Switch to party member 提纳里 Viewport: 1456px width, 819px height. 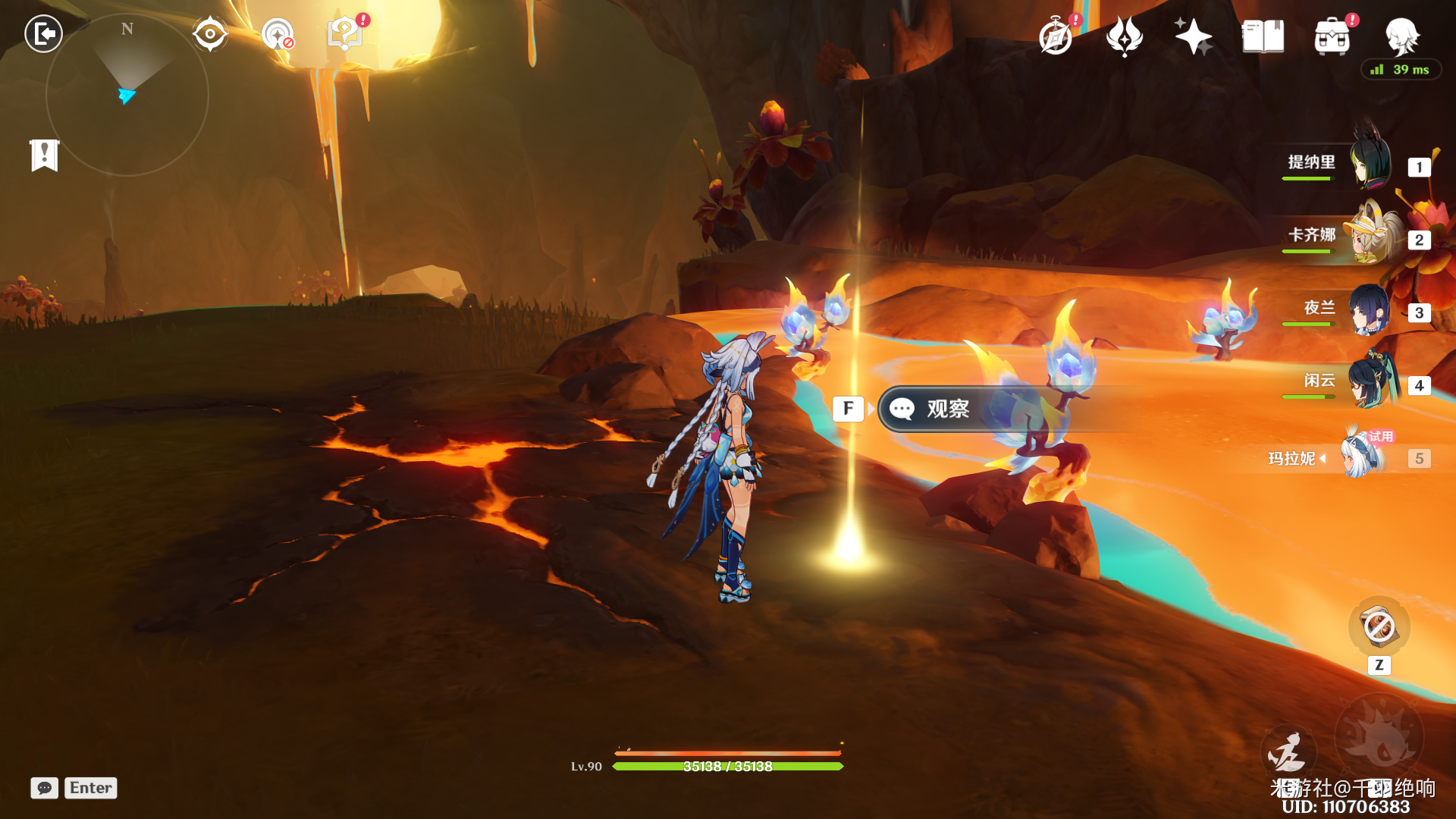[1370, 163]
